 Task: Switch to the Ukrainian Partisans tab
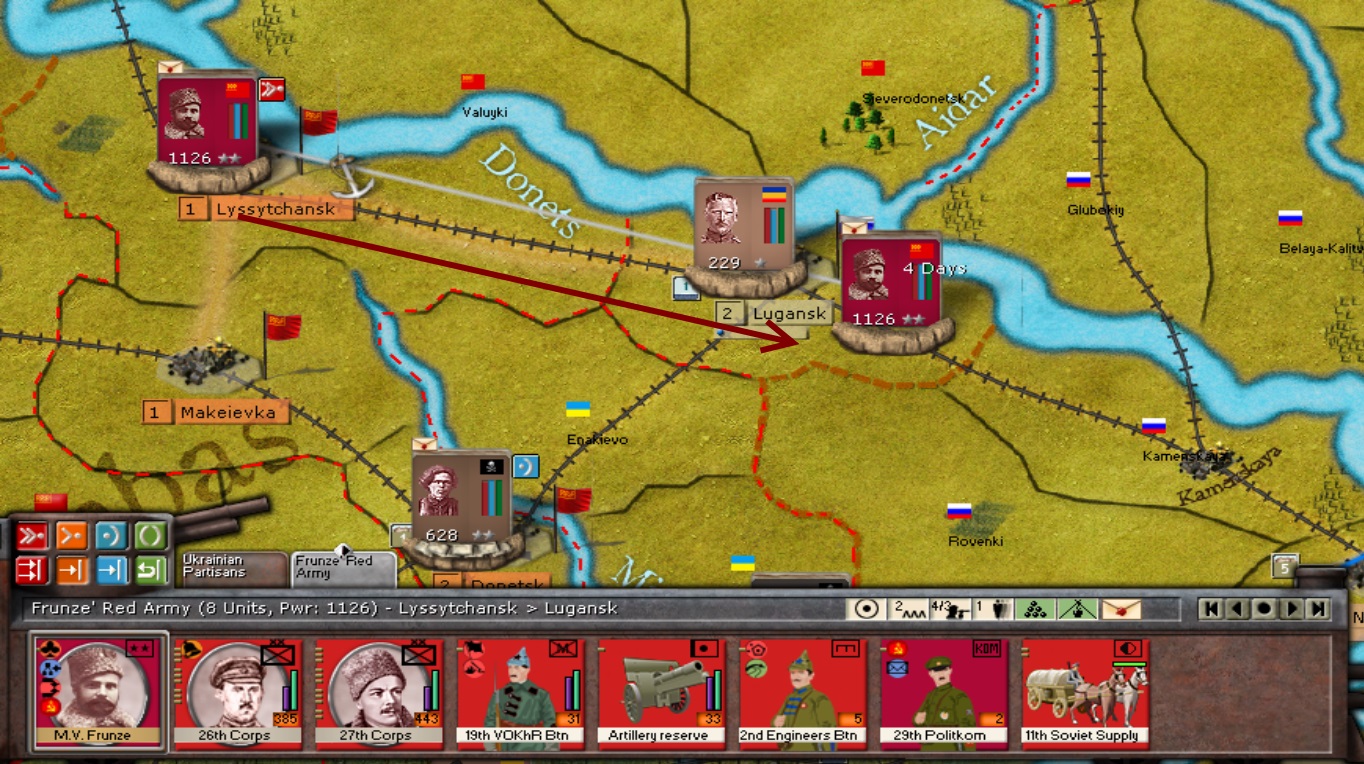[x=231, y=567]
